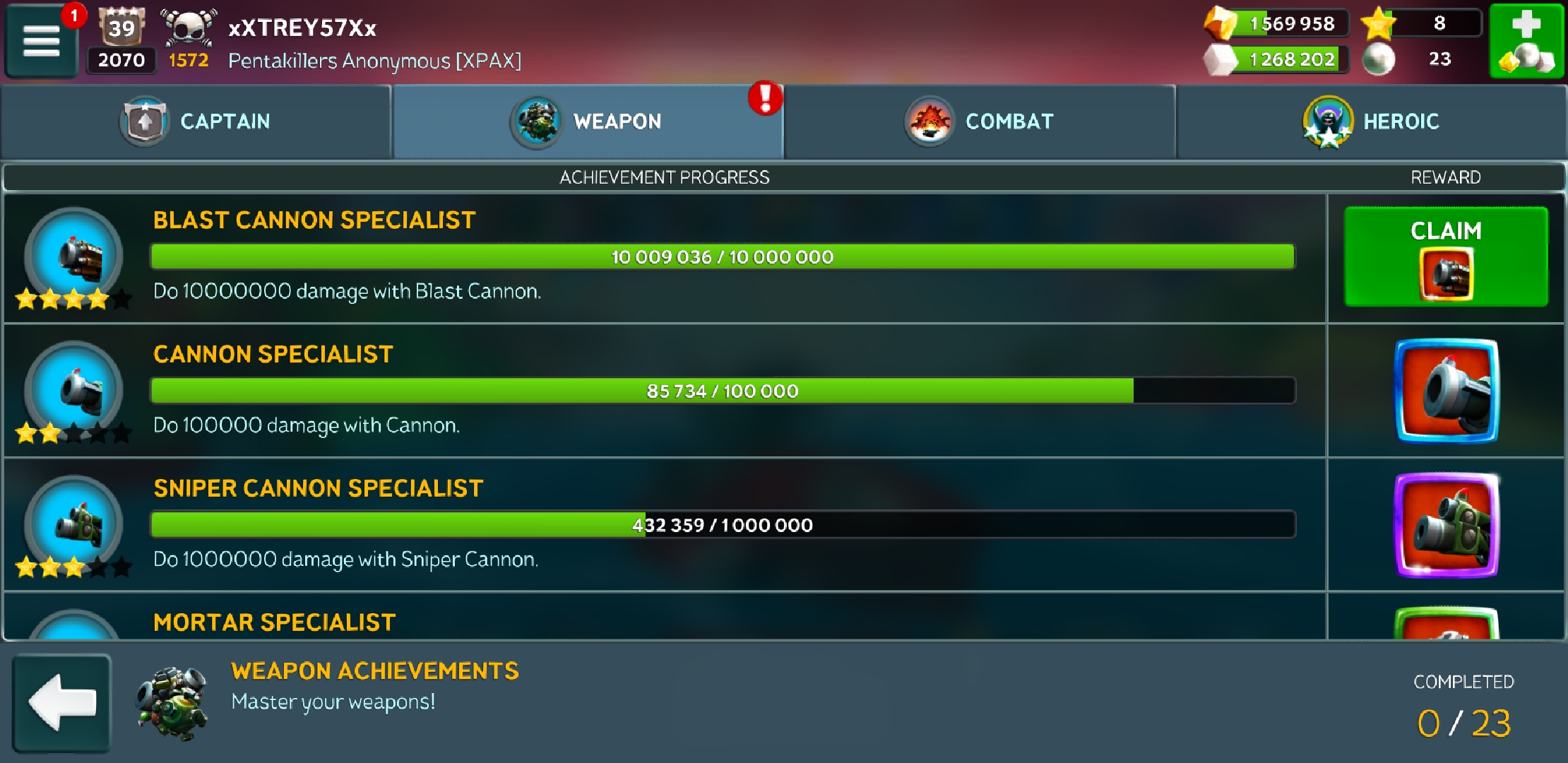Open player profile xXTREY57Xx
The image size is (1568, 763).
302,28
